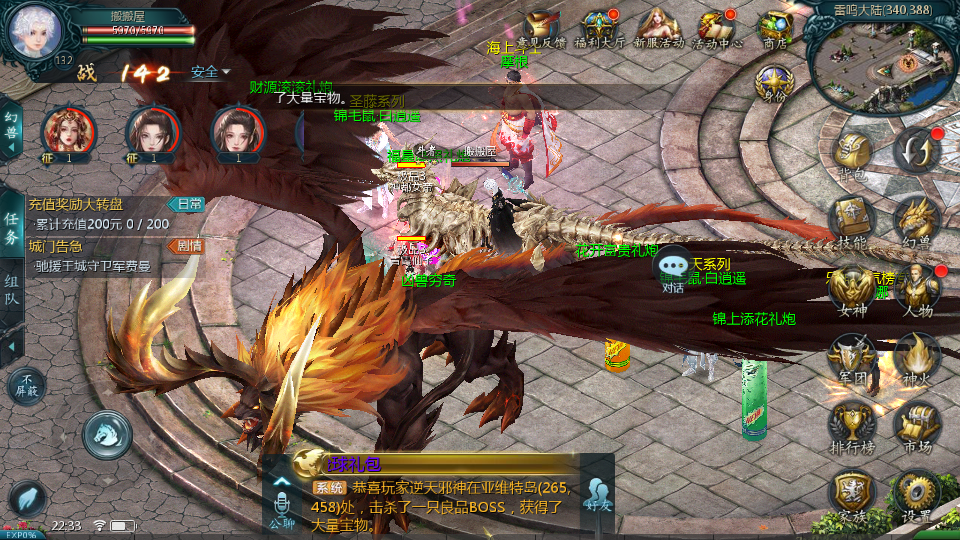Open the 安全 combat mode dropdown

coord(210,72)
